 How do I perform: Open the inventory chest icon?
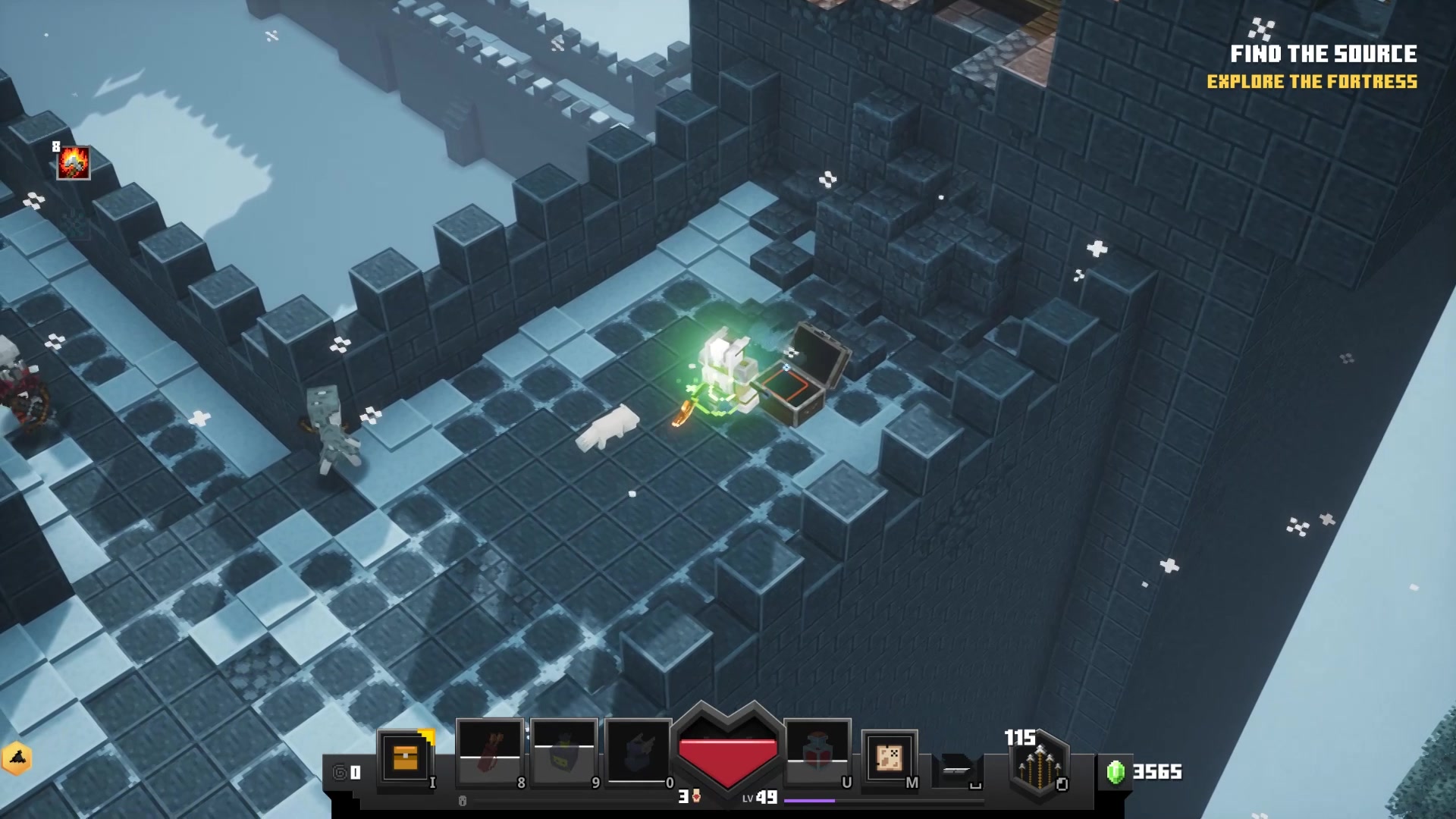[x=406, y=758]
